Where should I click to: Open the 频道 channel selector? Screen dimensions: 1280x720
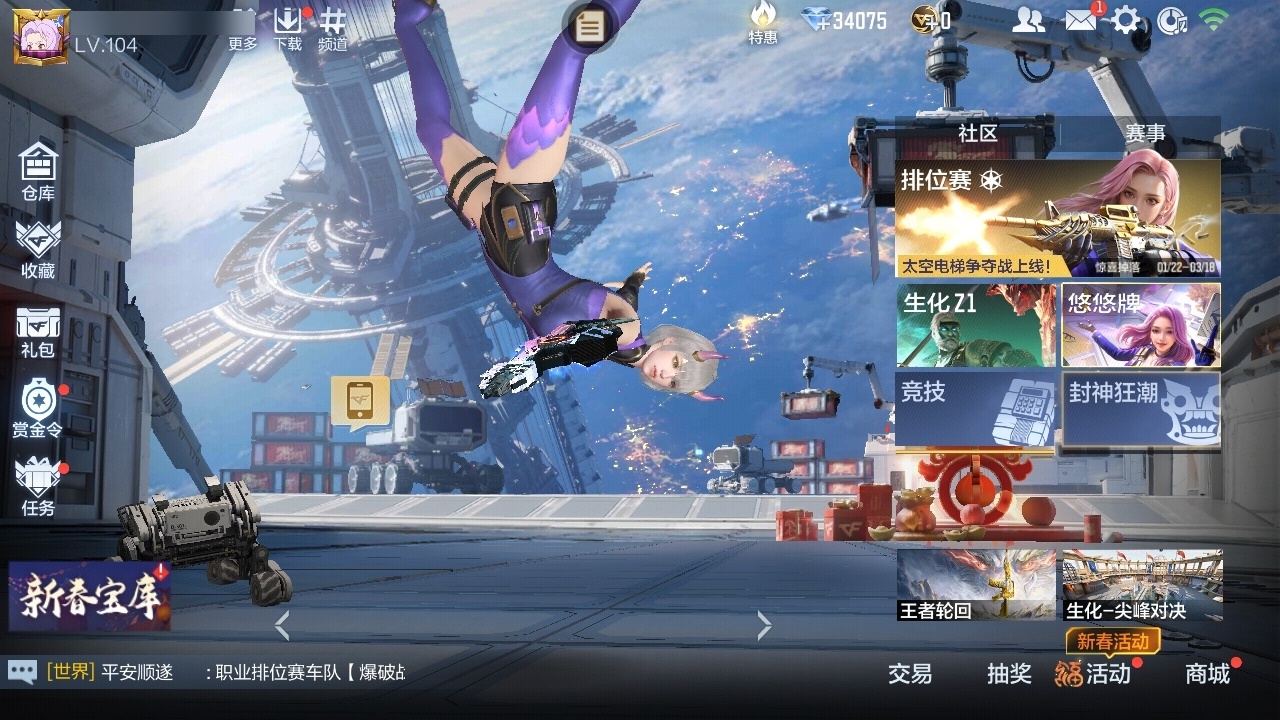333,29
